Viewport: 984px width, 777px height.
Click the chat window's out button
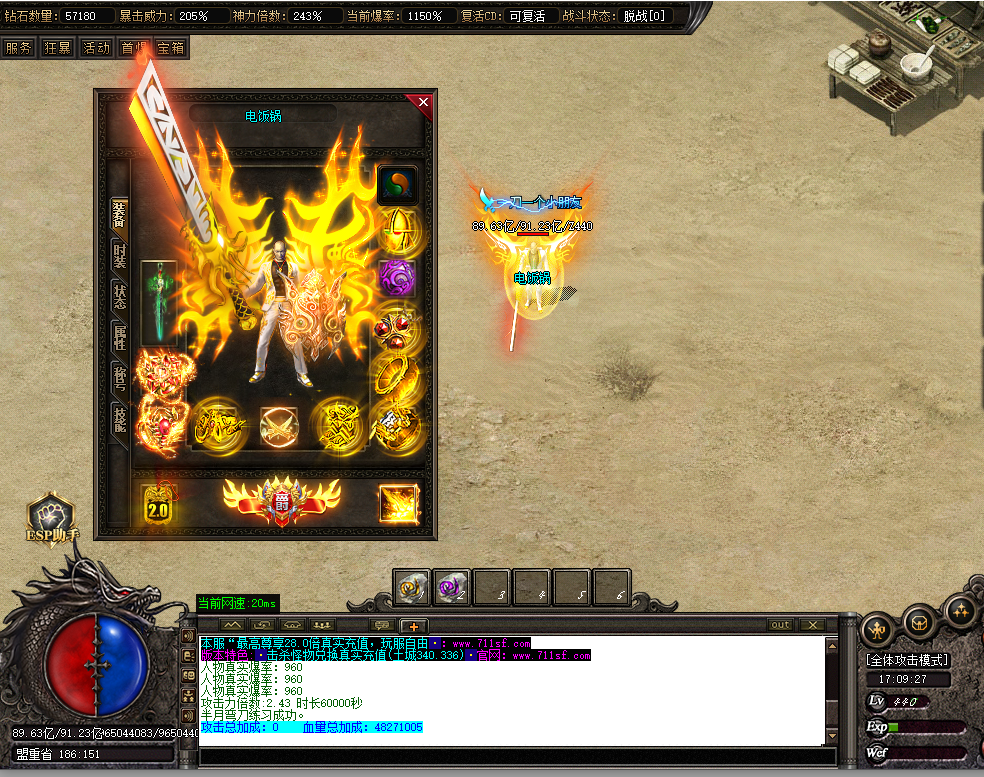tap(780, 625)
